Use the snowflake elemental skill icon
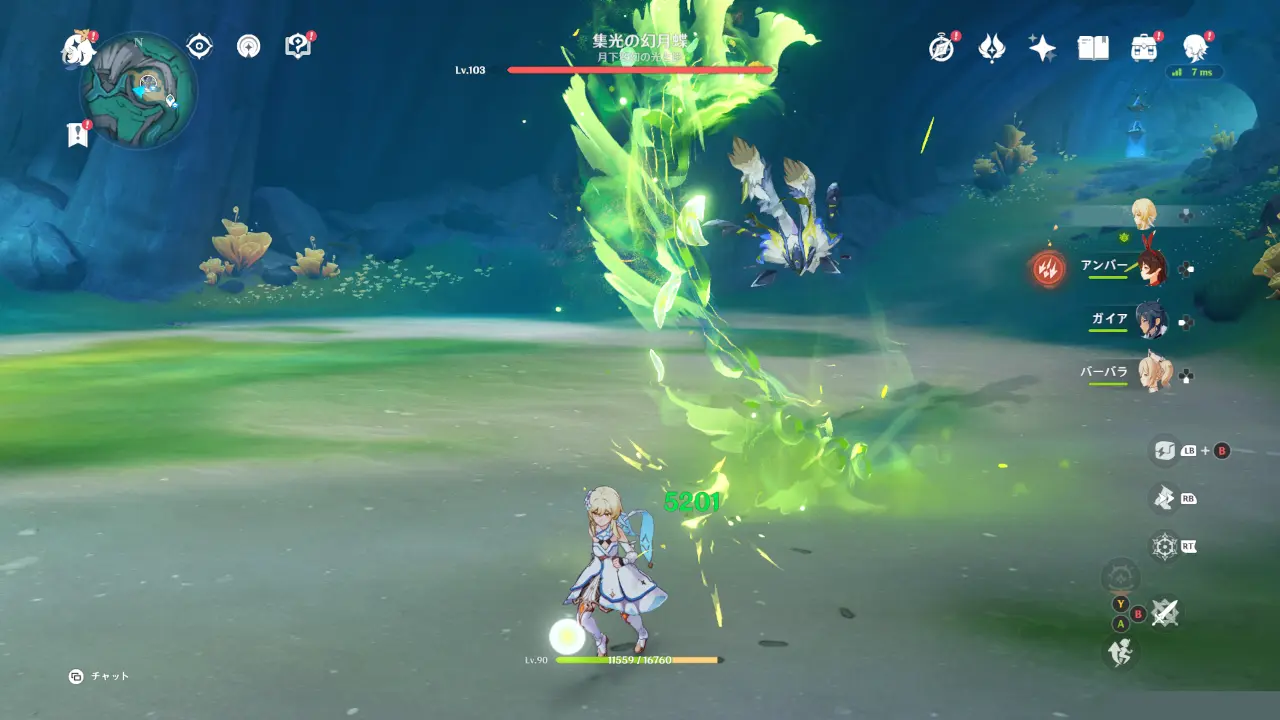This screenshot has width=1280, height=720. pyautogui.click(x=1164, y=546)
